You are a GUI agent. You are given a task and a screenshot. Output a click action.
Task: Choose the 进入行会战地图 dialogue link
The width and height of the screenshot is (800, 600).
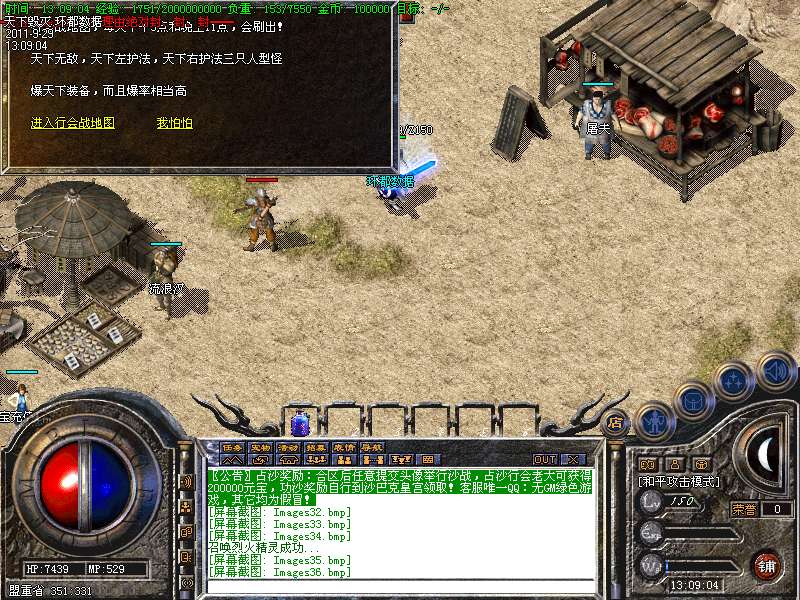(x=73, y=123)
